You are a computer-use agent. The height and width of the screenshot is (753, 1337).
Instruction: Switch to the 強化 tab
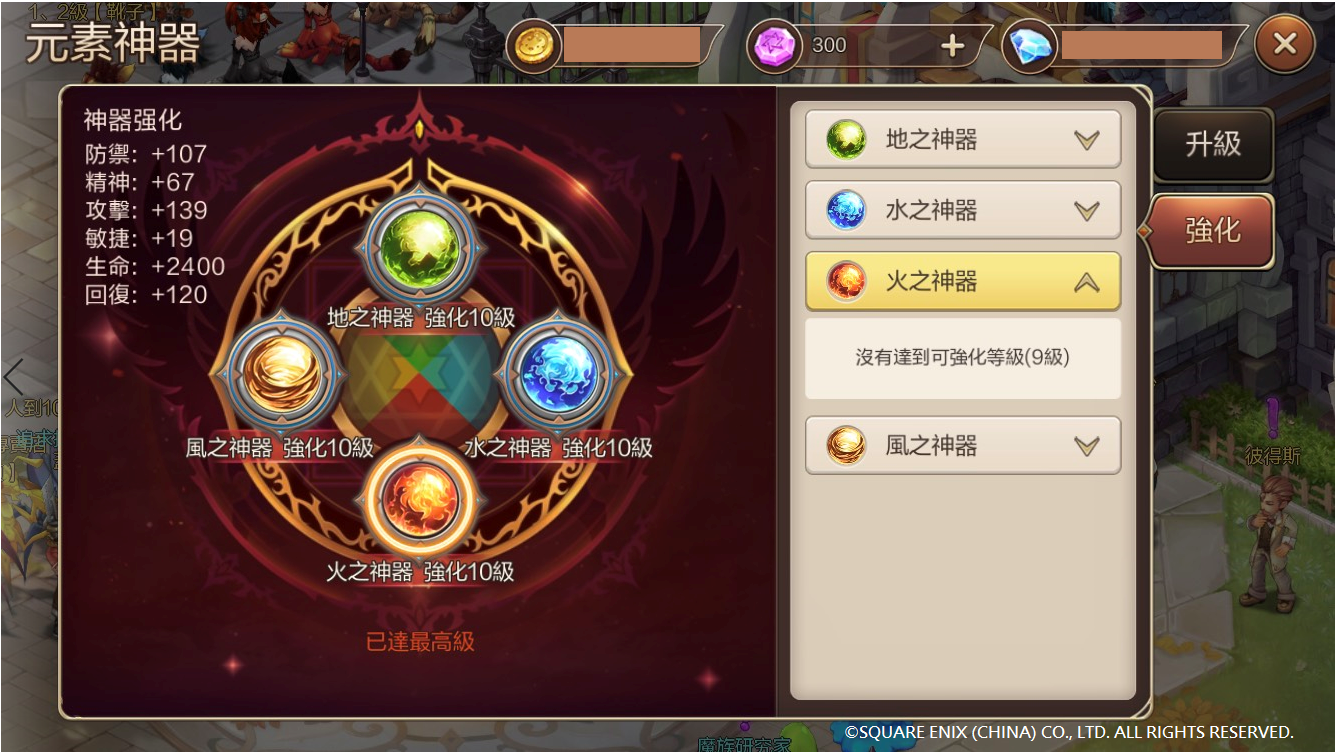pos(1210,230)
